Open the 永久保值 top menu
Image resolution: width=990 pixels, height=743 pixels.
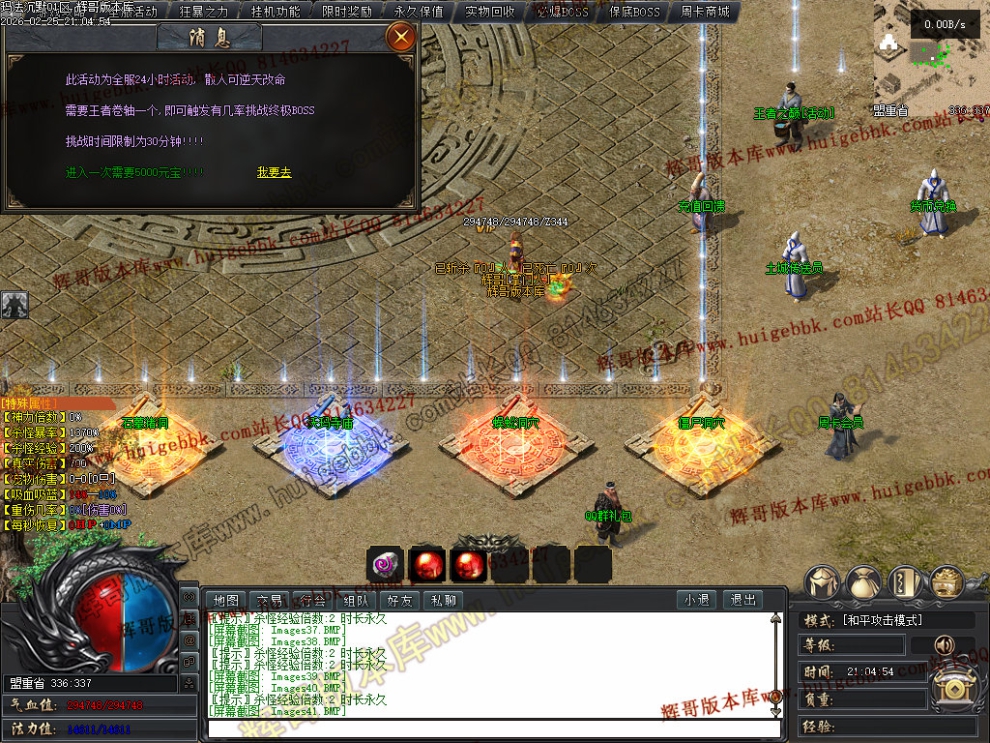point(419,12)
